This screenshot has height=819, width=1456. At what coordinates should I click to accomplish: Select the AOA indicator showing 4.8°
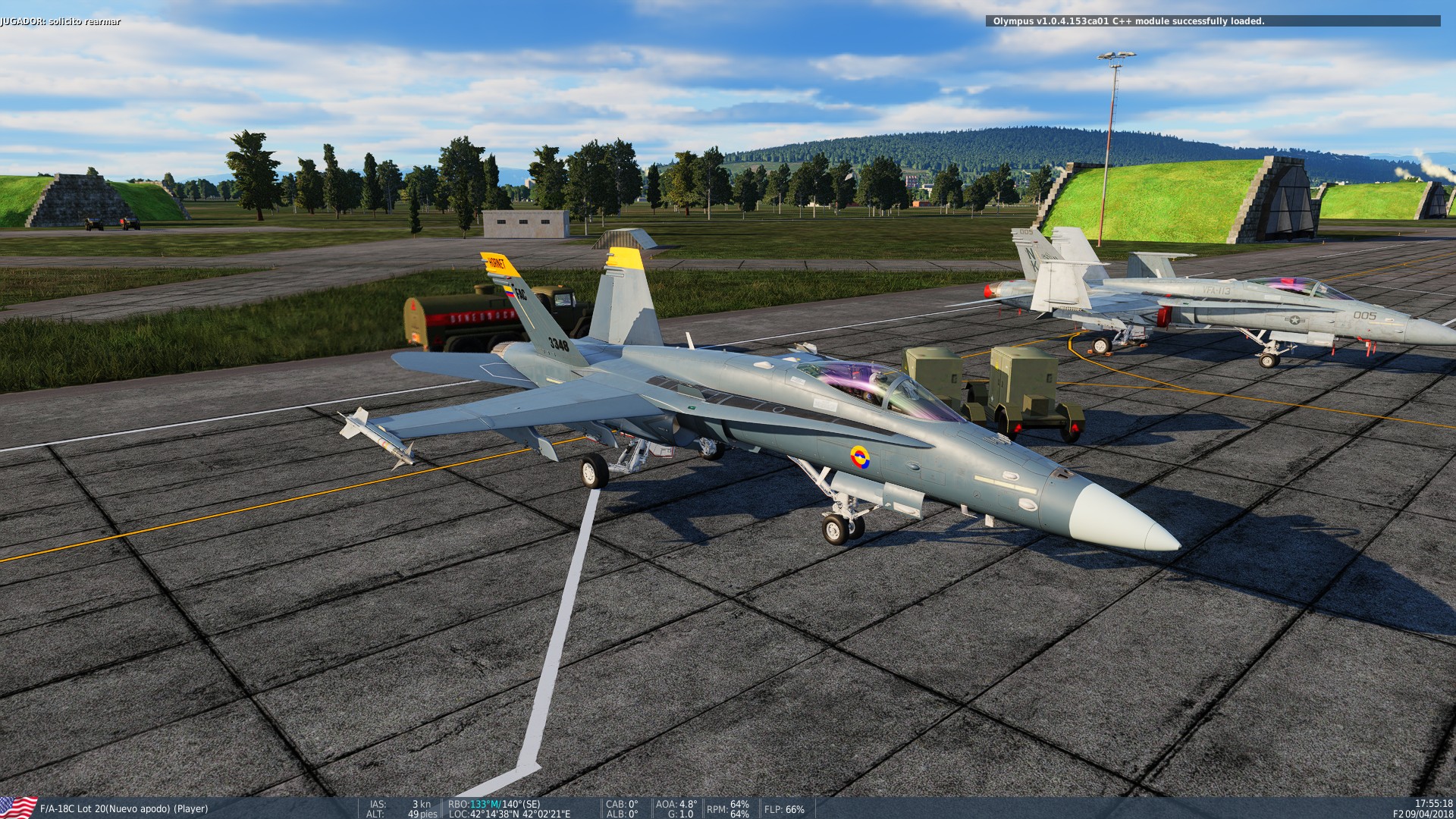coord(675,805)
